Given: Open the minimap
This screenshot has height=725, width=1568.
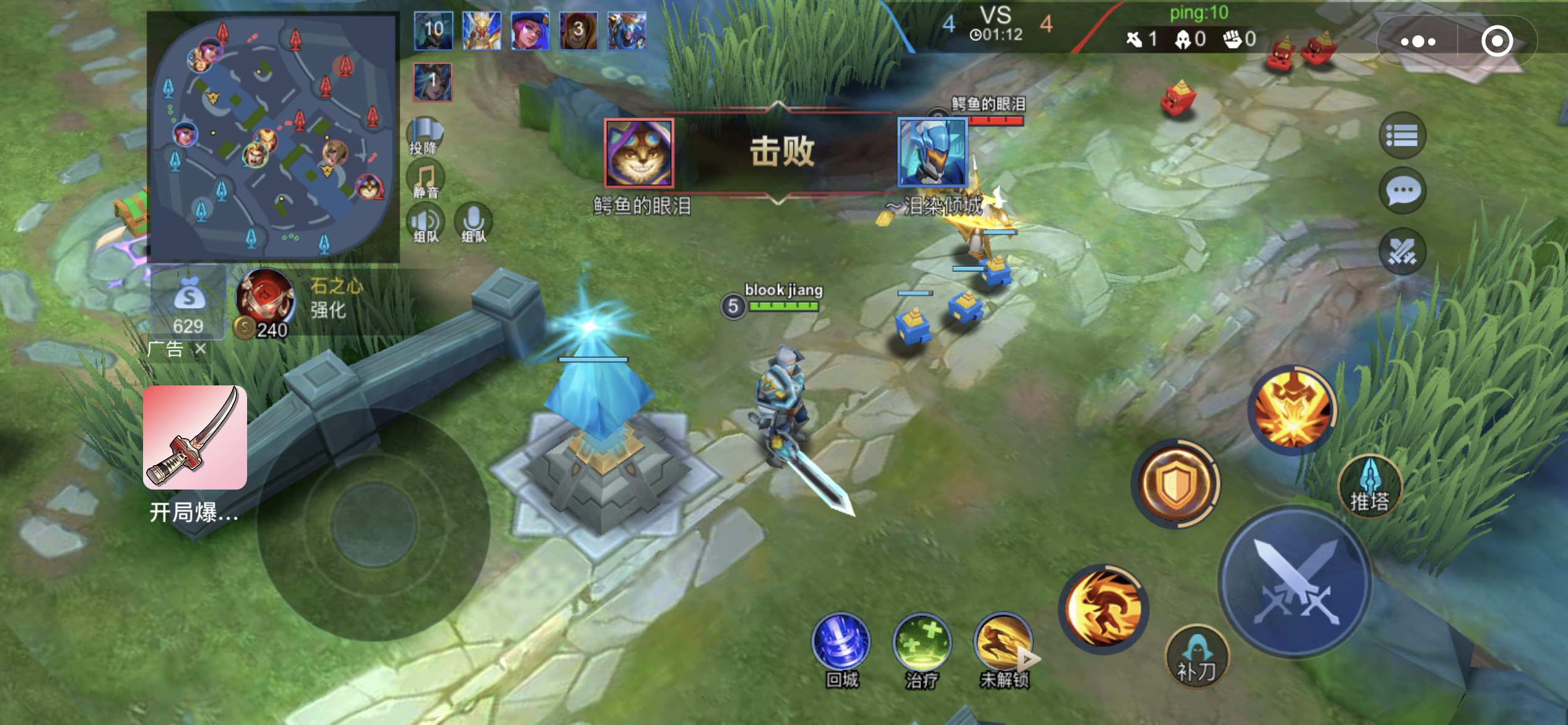Looking at the screenshot, I should (x=272, y=136).
